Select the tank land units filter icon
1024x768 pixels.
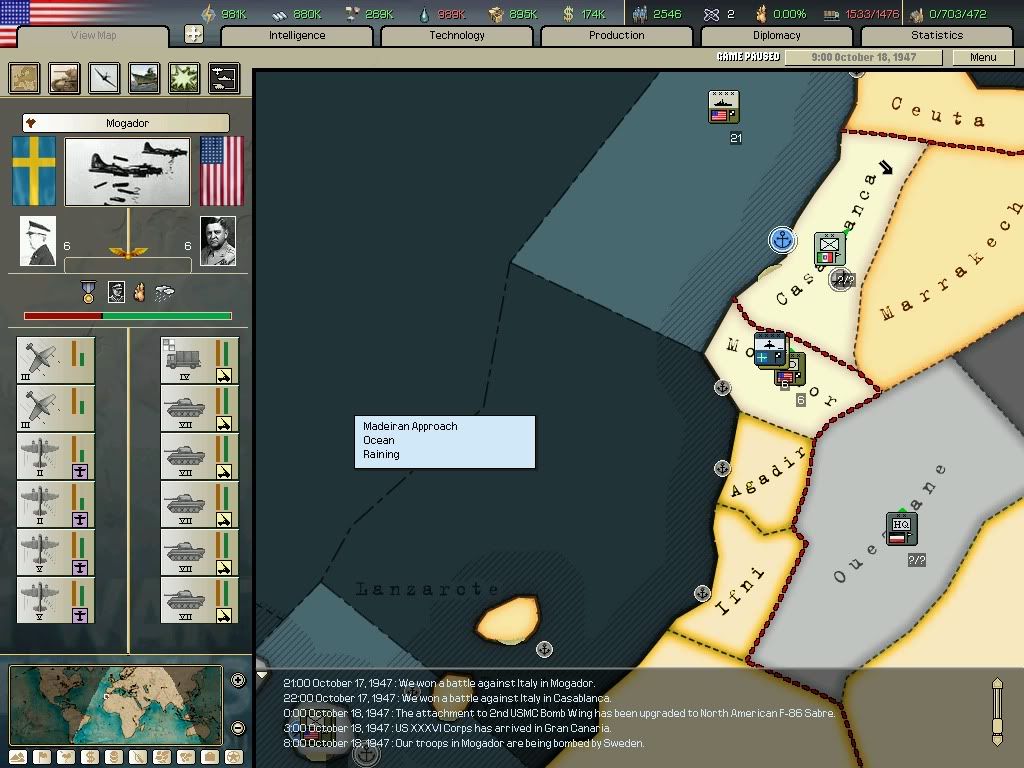click(x=65, y=78)
